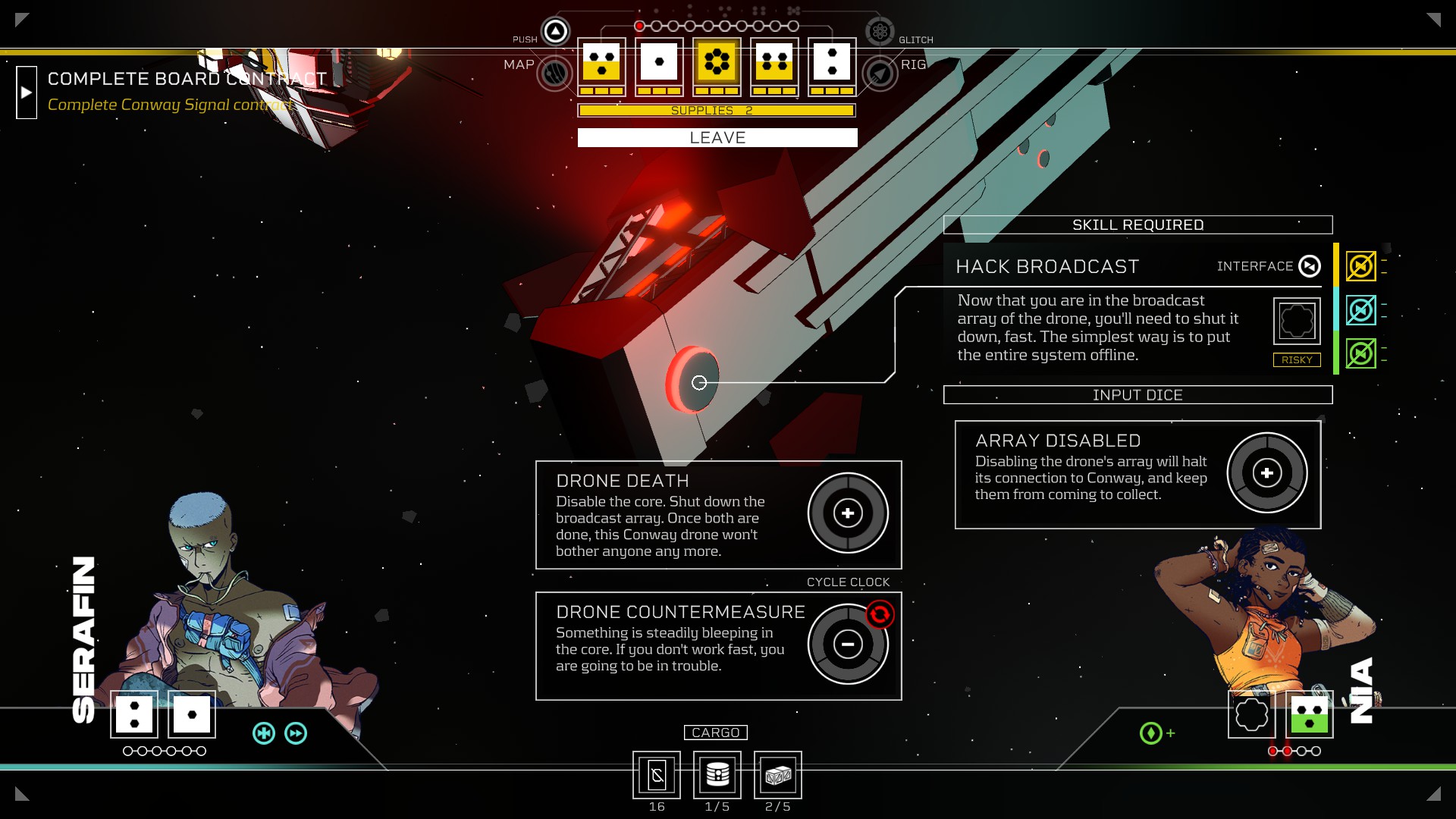Choose Nia's green die

1310,714
